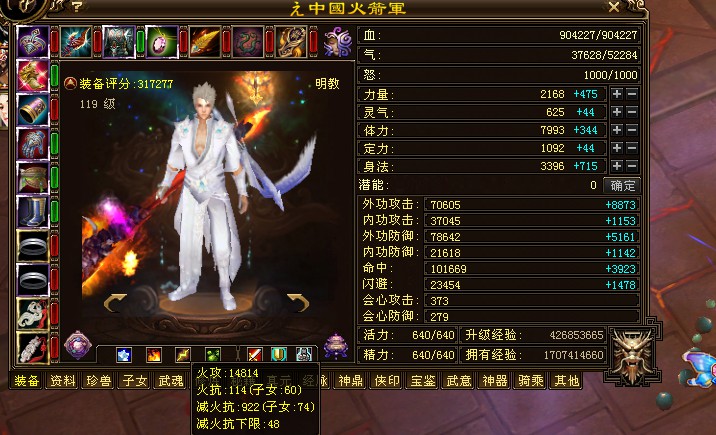Switch to the 子女 children tab

[136, 381]
